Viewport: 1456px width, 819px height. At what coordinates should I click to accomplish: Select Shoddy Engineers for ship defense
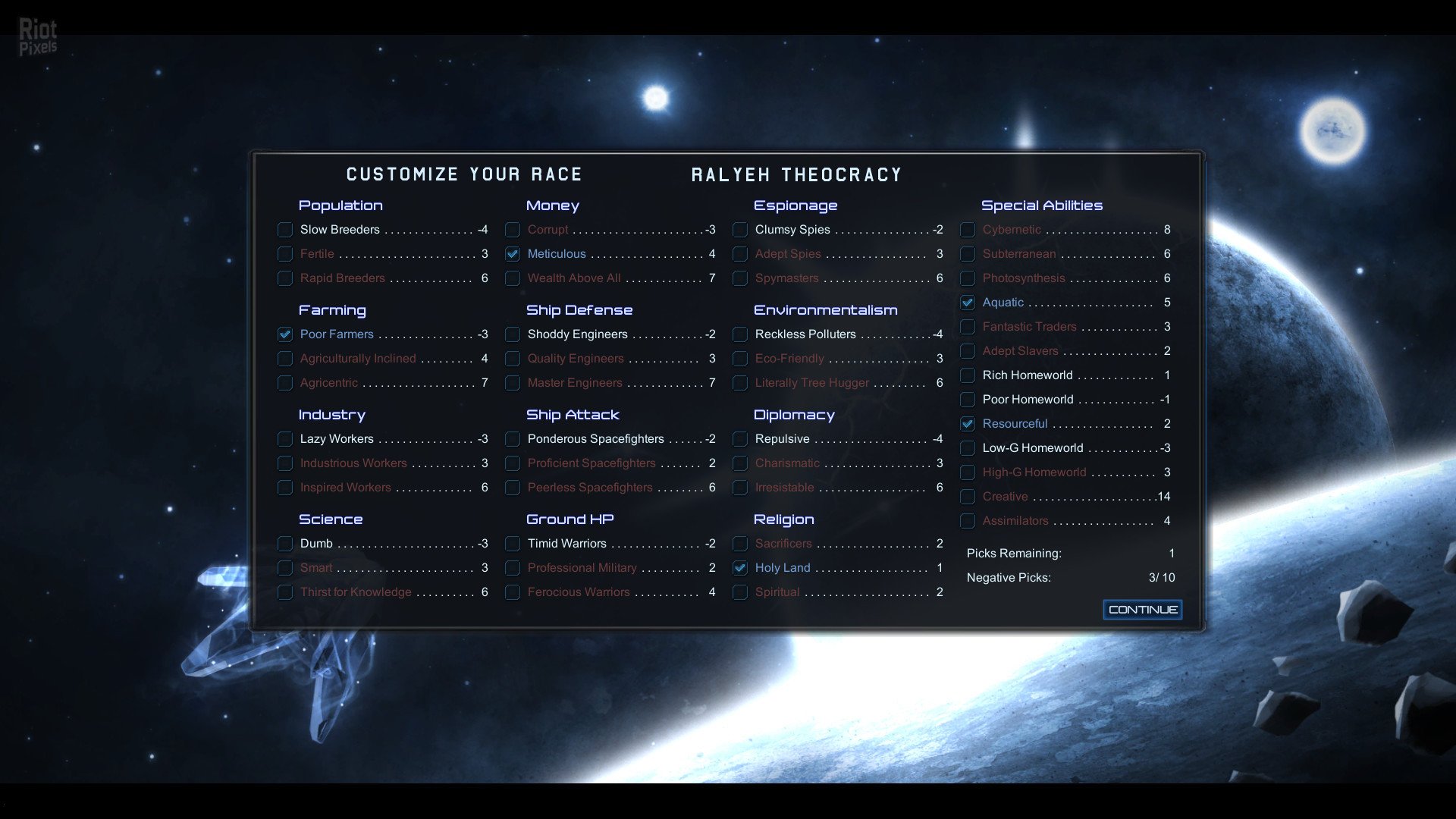point(513,334)
